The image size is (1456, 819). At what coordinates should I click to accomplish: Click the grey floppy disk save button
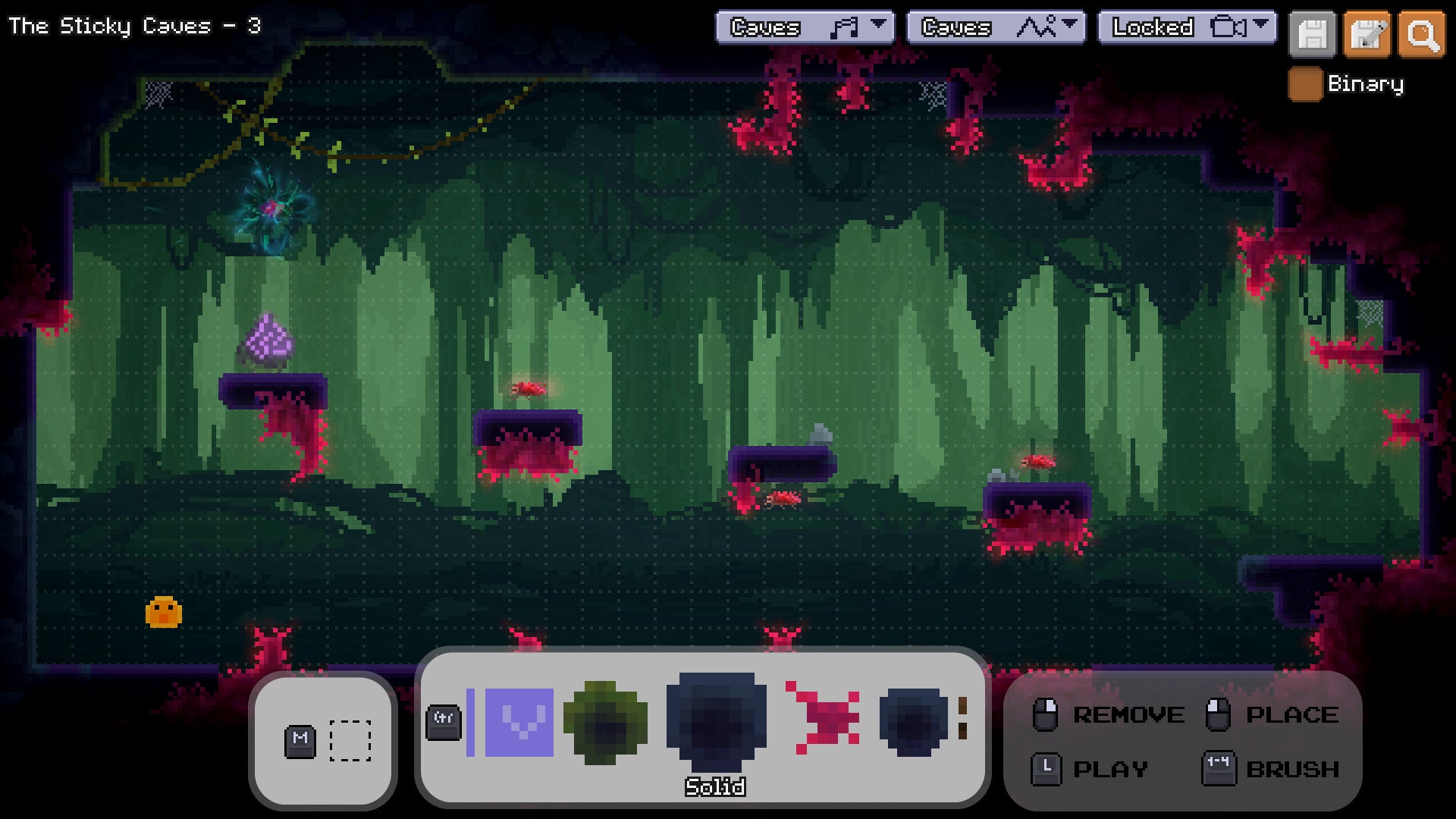(1313, 35)
